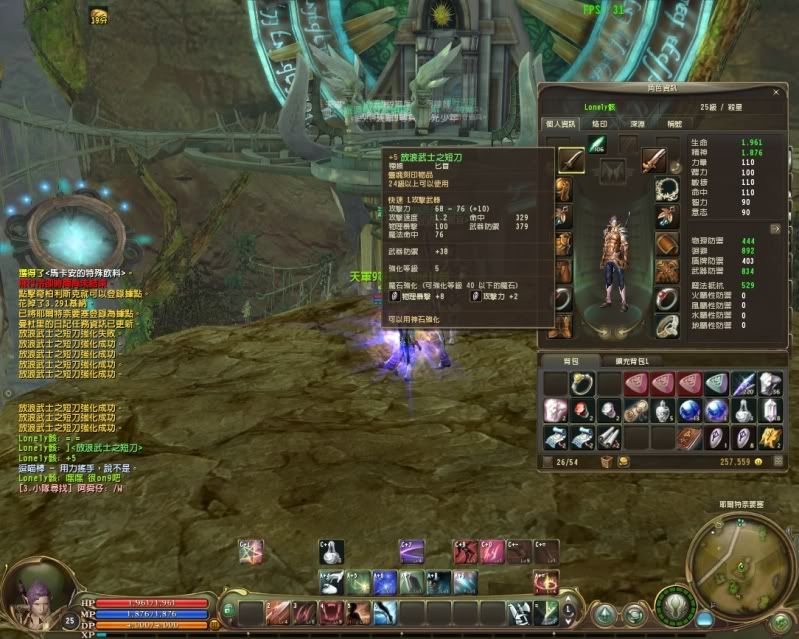Image resolution: width=799 pixels, height=639 pixels.
Task: Click the equipped off-hand sword slot
Action: (x=654, y=159)
